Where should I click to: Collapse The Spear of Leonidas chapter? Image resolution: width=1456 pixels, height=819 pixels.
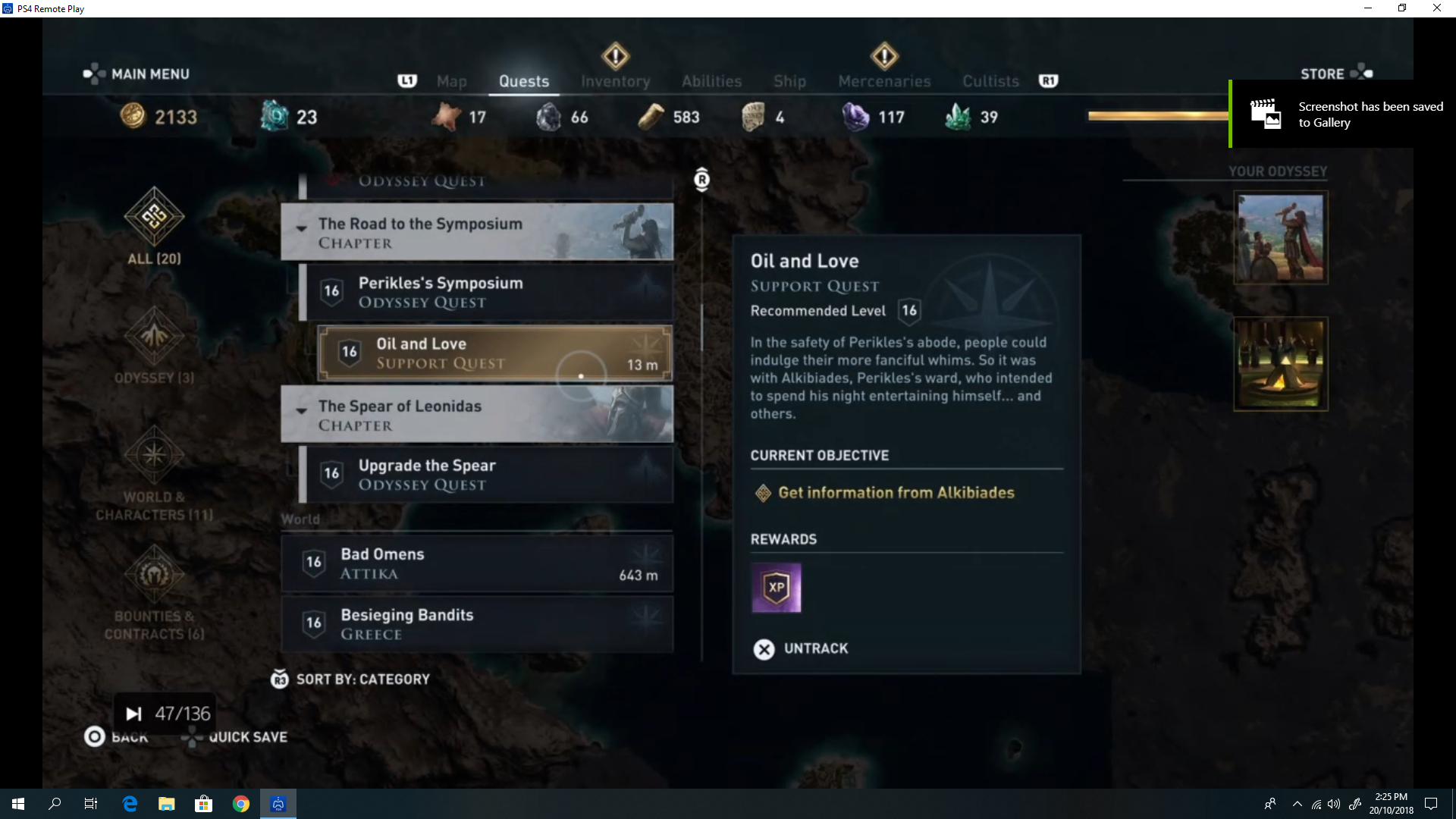(x=302, y=412)
